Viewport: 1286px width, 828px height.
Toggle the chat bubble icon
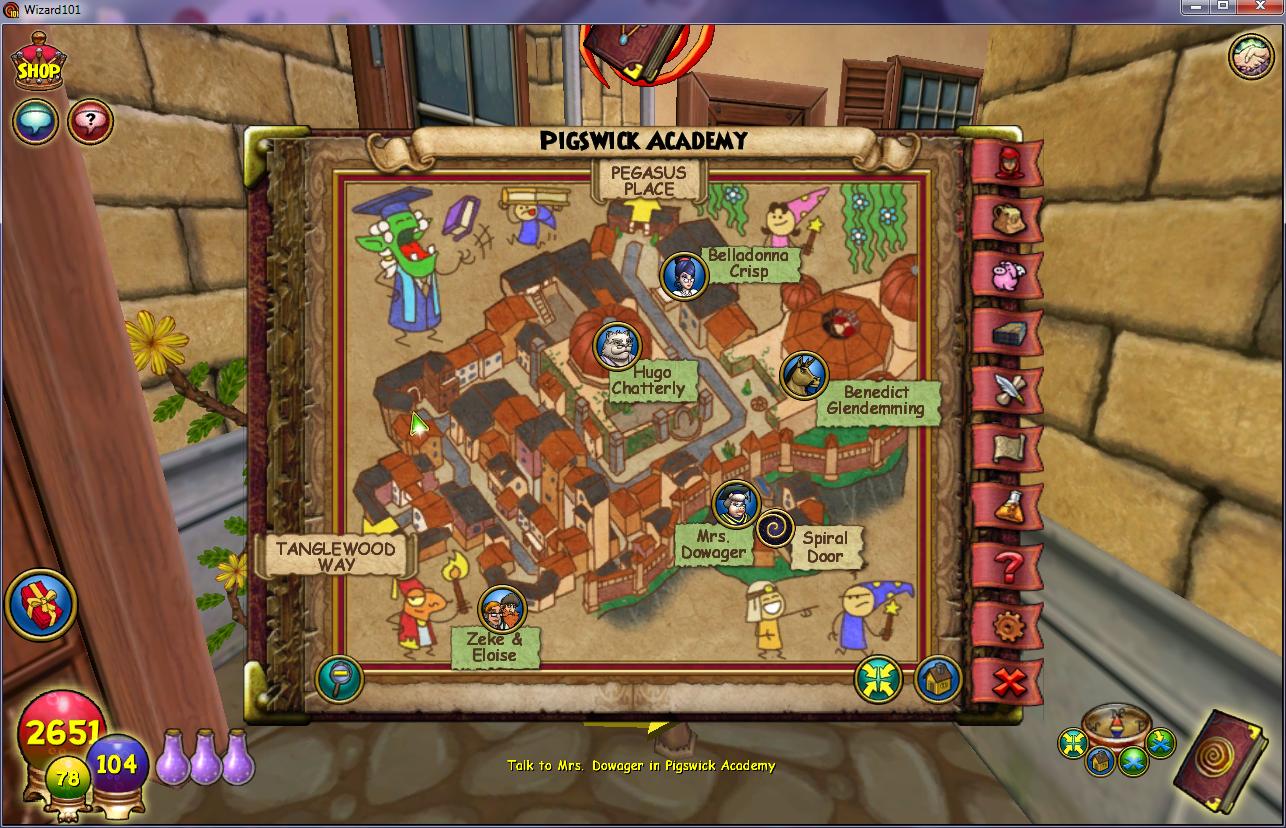coord(35,122)
